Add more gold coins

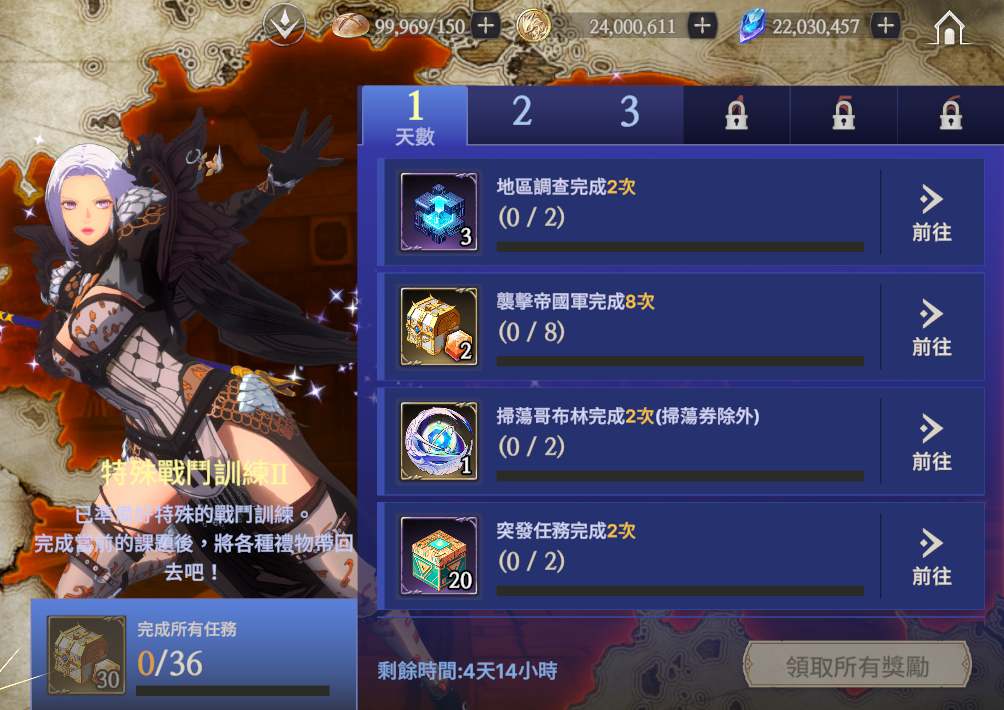coord(703,26)
